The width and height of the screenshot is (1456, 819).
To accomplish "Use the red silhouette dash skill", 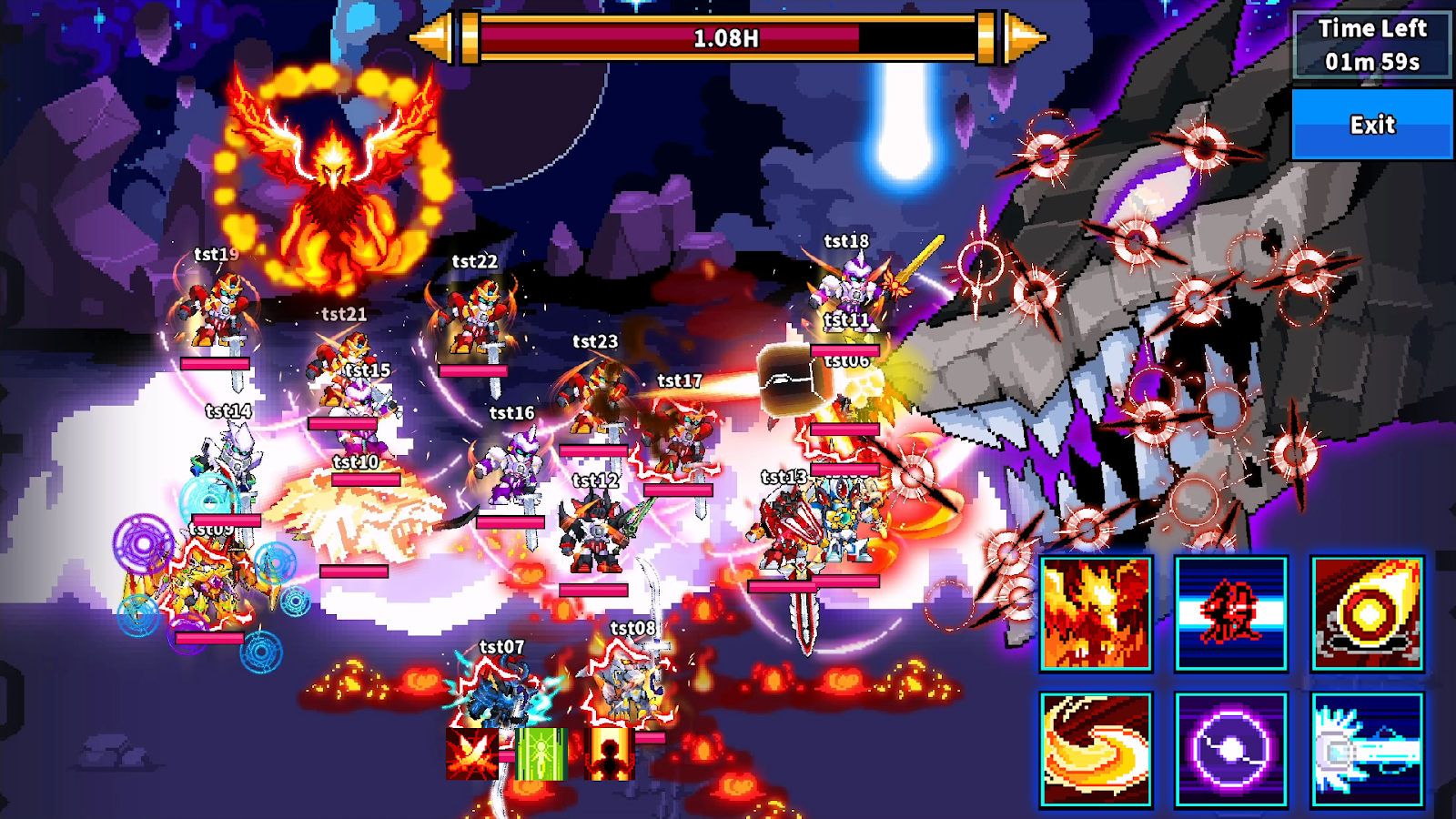I will coord(1230,614).
